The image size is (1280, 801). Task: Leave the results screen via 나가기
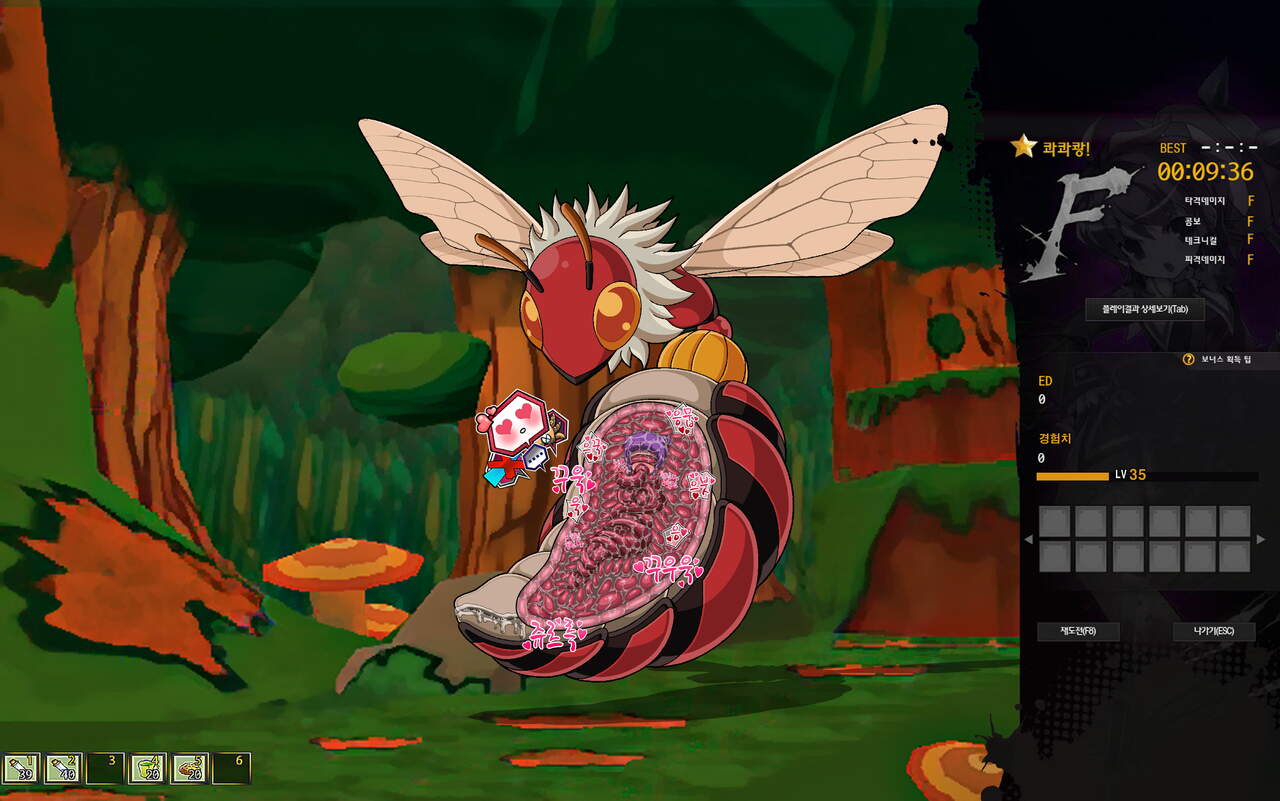point(1213,631)
